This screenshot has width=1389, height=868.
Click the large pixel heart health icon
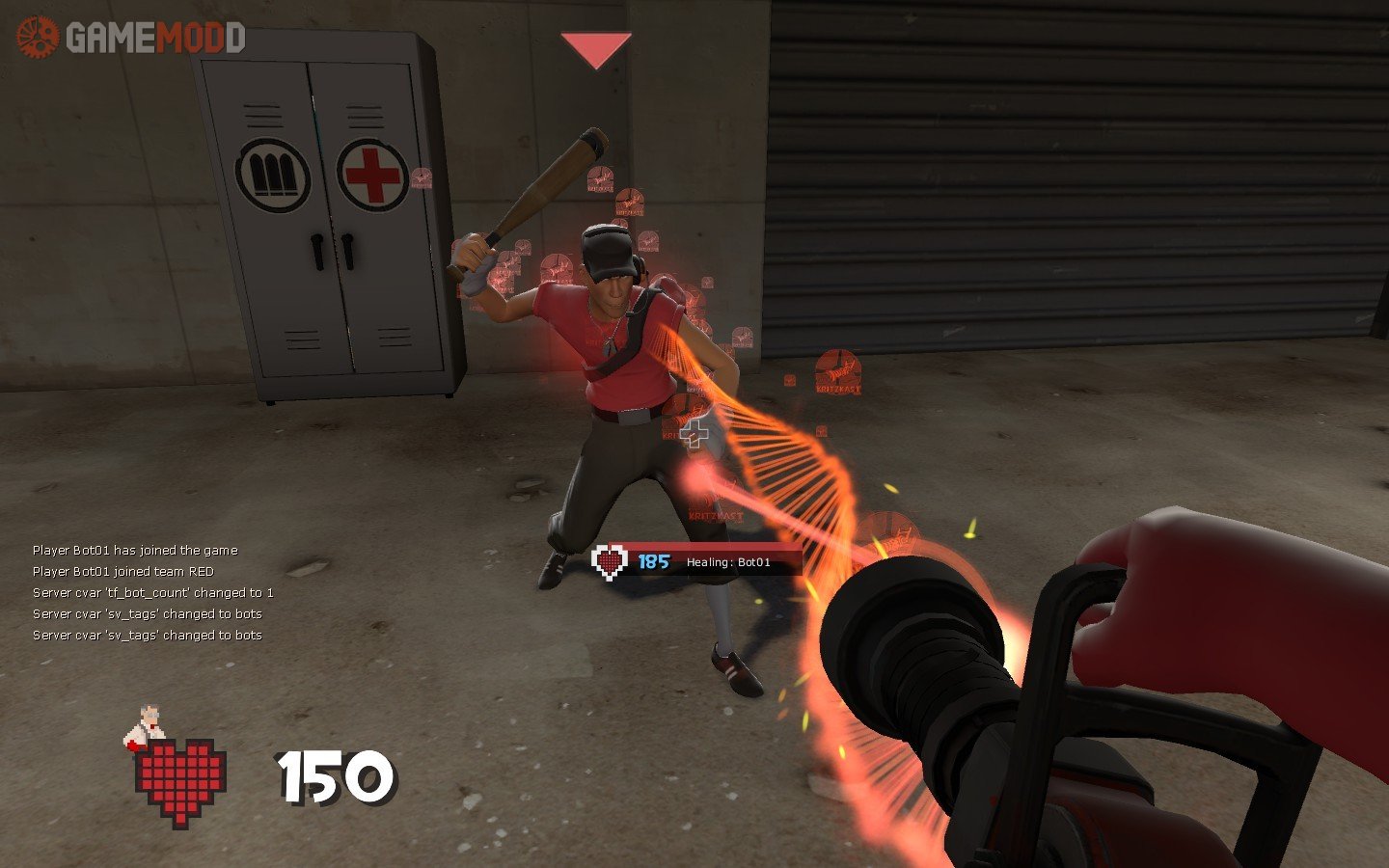(180, 781)
